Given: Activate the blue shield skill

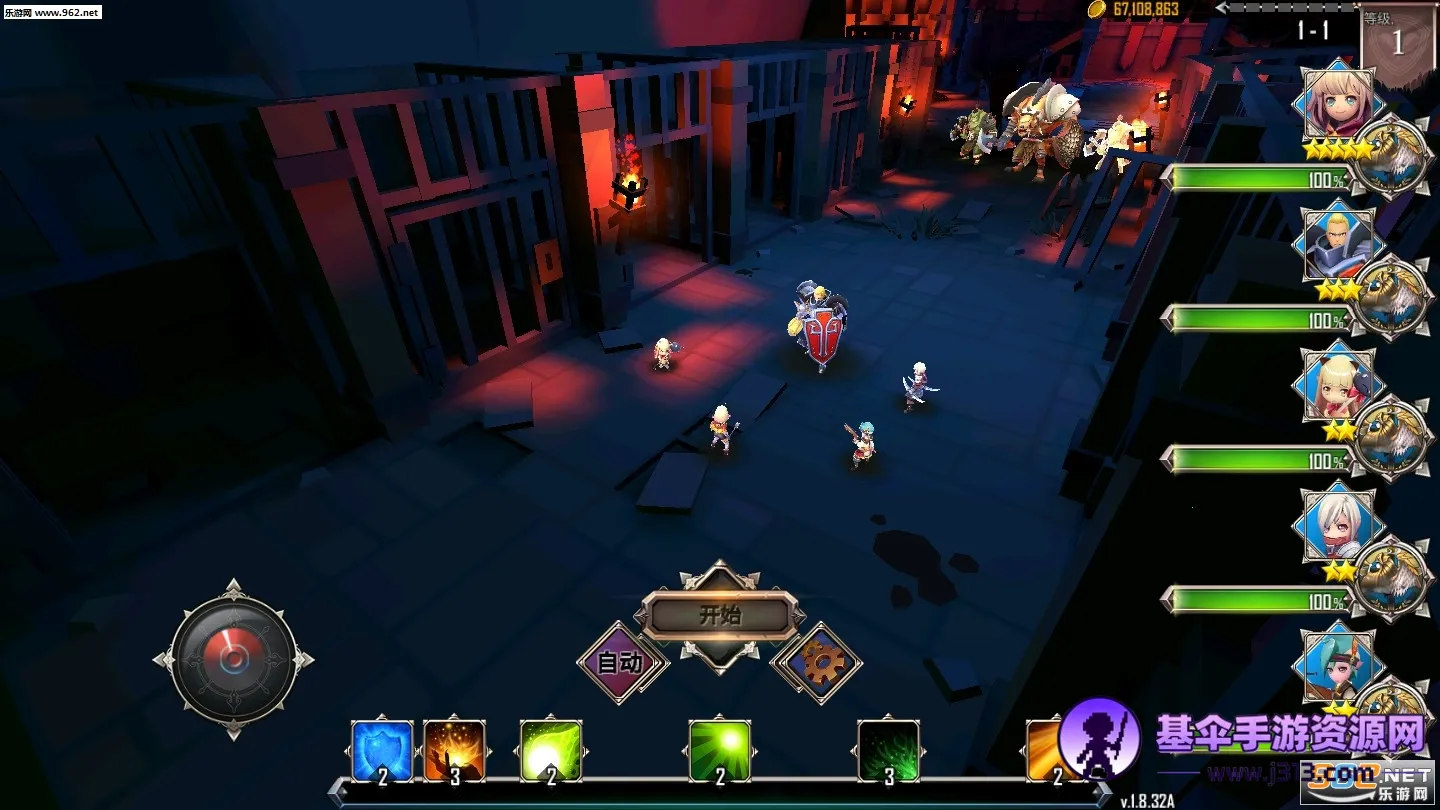Looking at the screenshot, I should (382, 750).
